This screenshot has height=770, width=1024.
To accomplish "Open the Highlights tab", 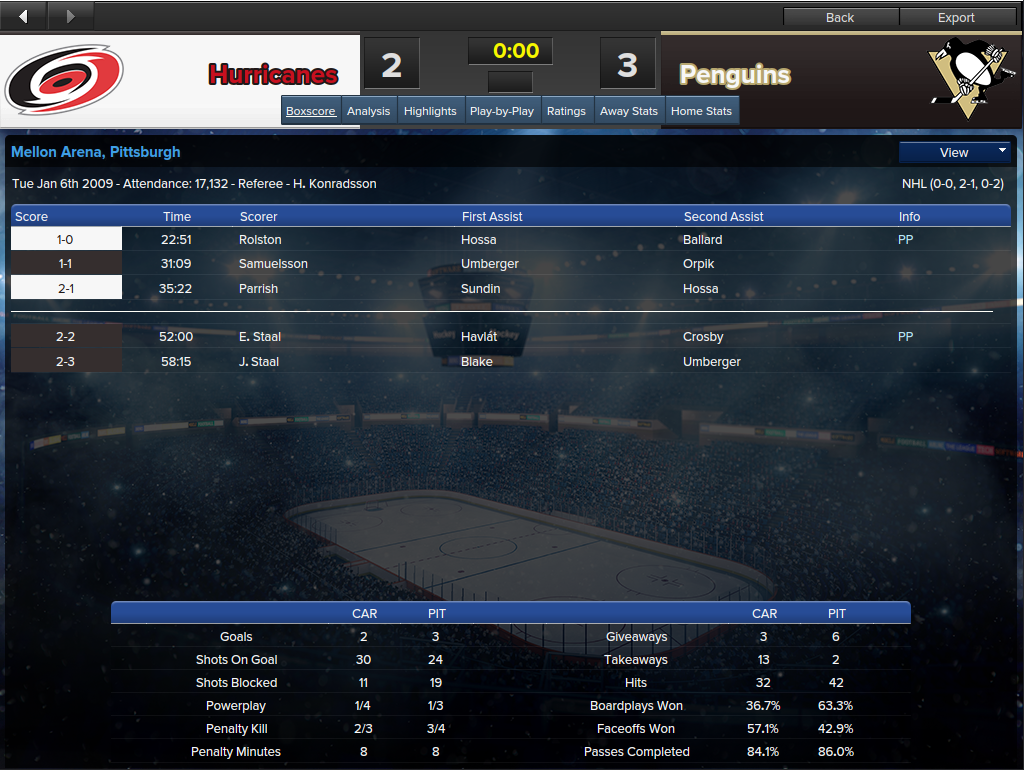I will pyautogui.click(x=430, y=111).
